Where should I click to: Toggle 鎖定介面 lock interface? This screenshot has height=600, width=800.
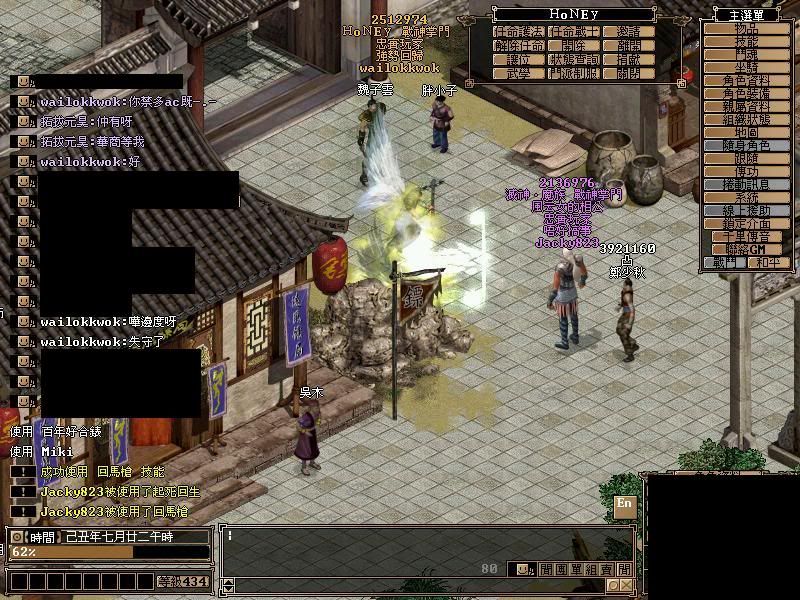pos(745,223)
